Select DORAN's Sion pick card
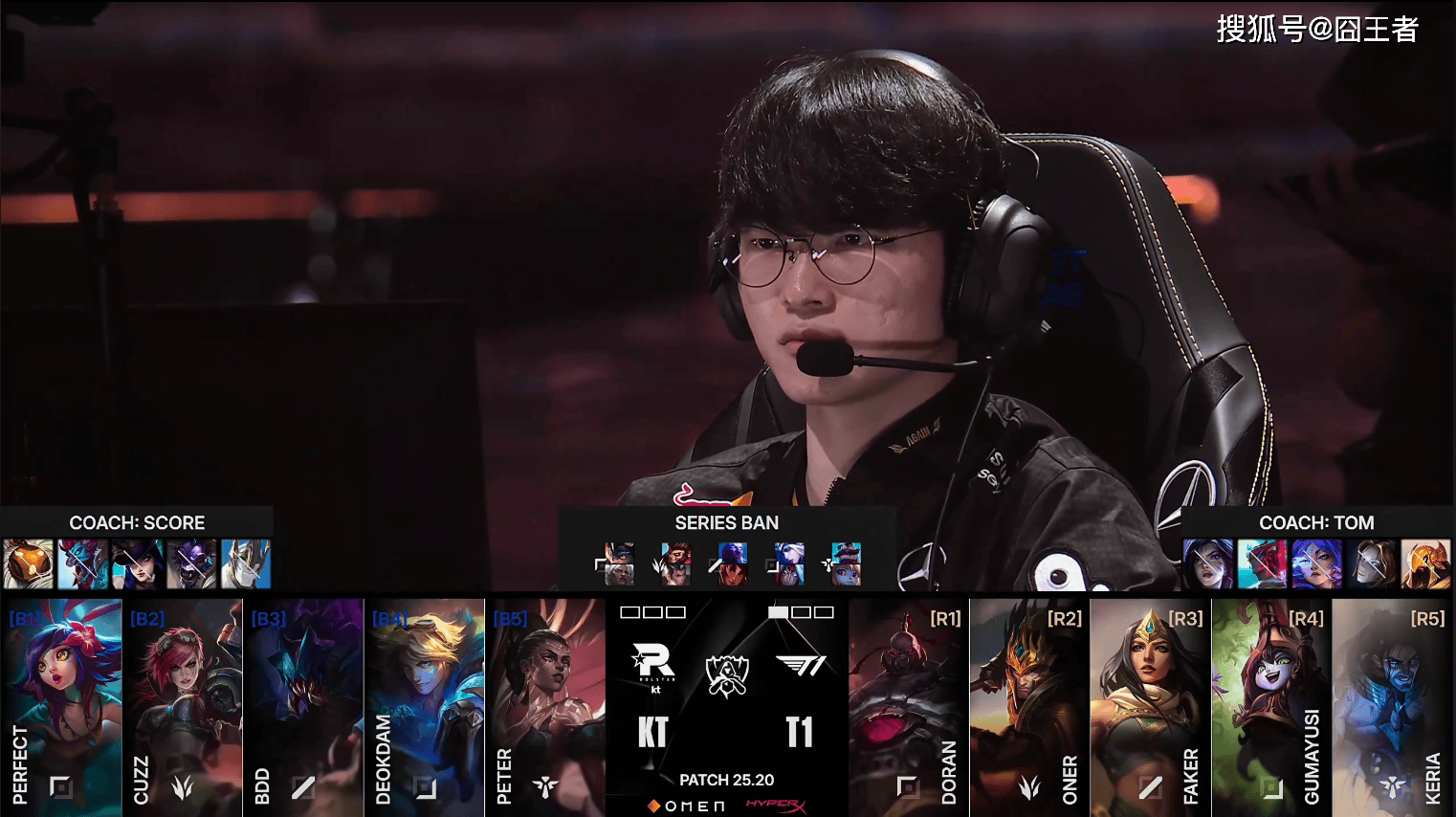 tap(908, 706)
